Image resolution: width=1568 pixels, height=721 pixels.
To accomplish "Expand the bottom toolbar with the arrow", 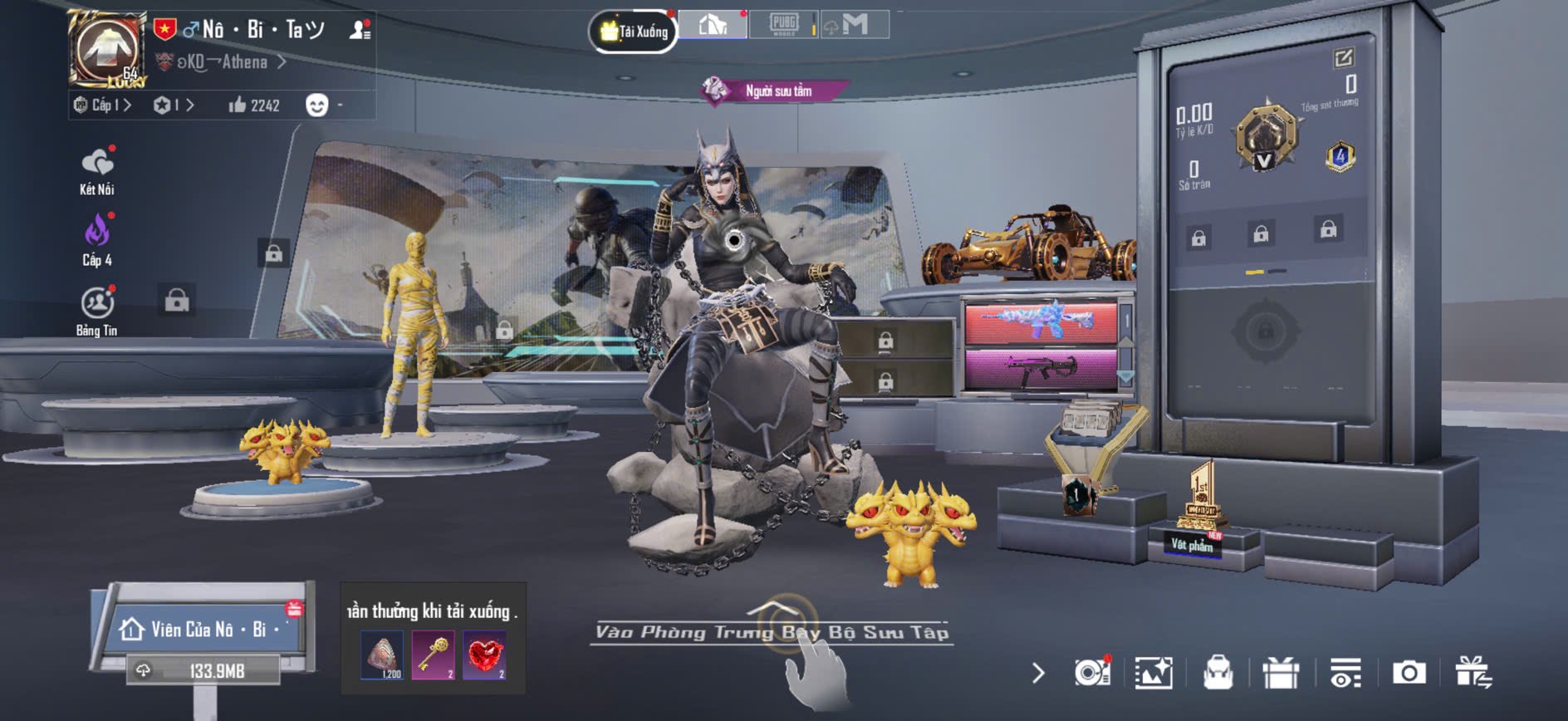I will [x=1038, y=673].
